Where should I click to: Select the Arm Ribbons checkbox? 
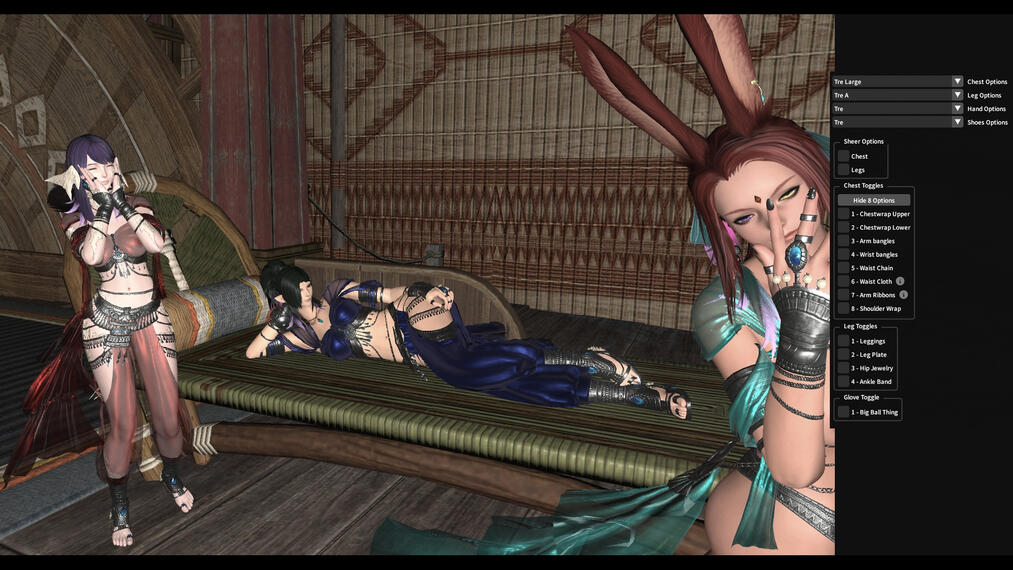pos(844,295)
